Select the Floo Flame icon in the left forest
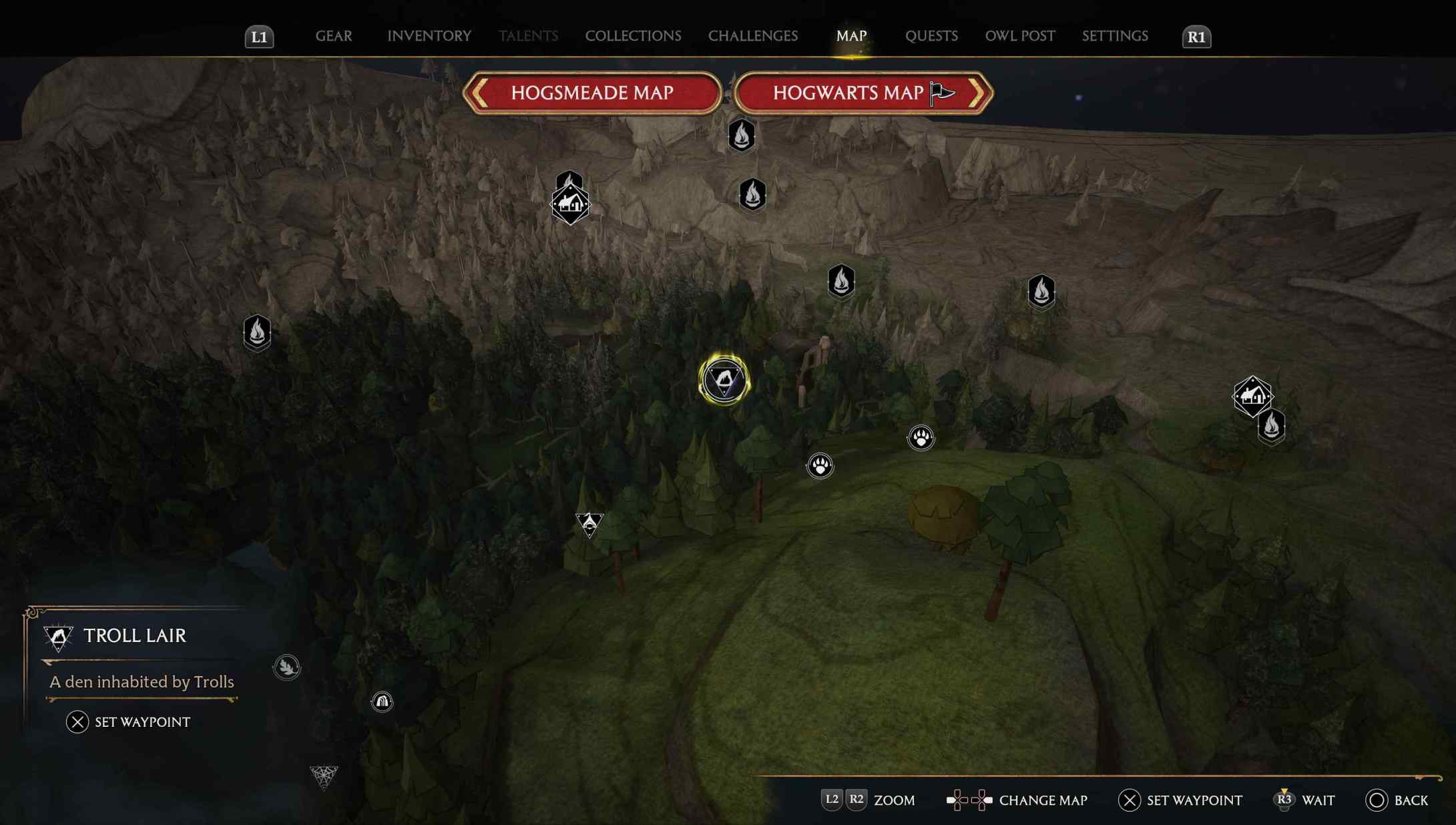The image size is (1456, 825). tap(256, 332)
